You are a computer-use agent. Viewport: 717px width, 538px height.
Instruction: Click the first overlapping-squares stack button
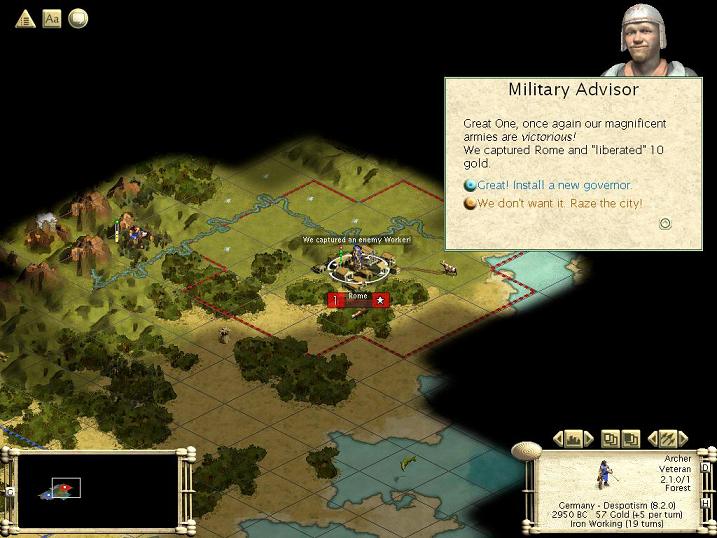tap(611, 438)
